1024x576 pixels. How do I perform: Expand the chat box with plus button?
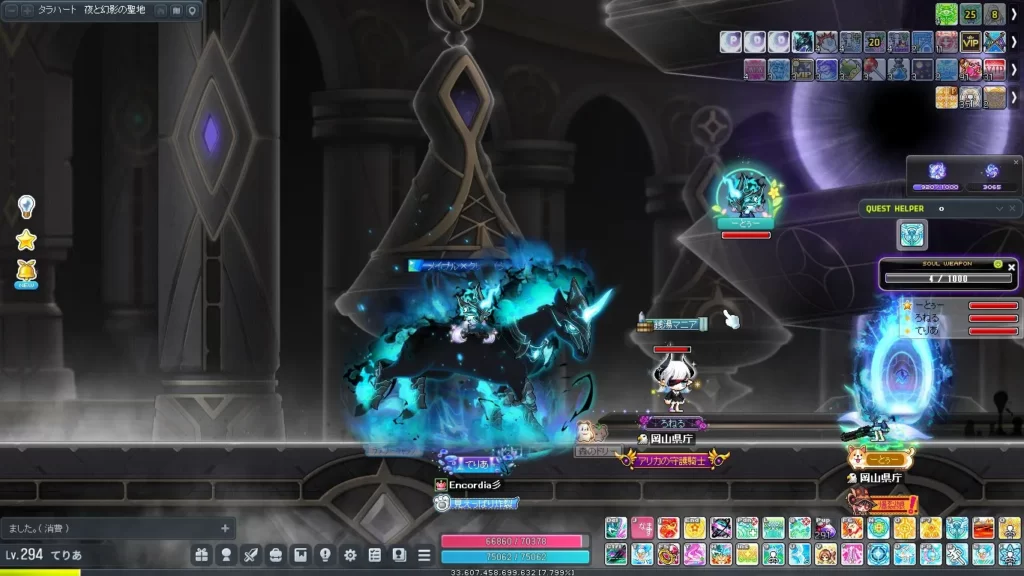pos(225,528)
